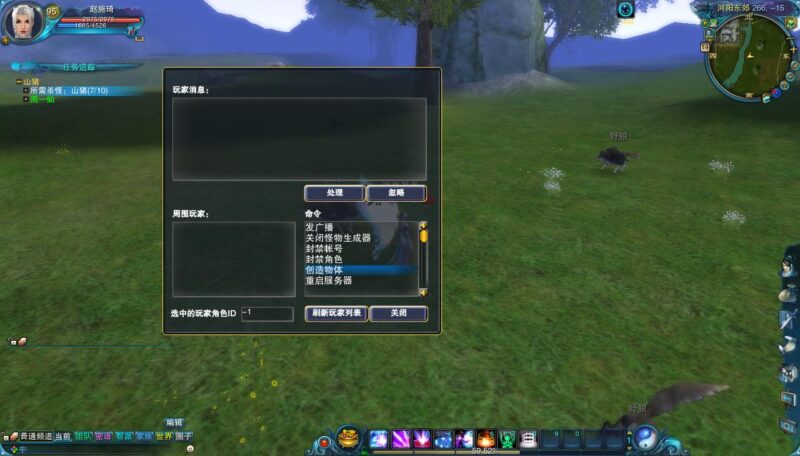Close the GM panel with 关闭

click(398, 313)
